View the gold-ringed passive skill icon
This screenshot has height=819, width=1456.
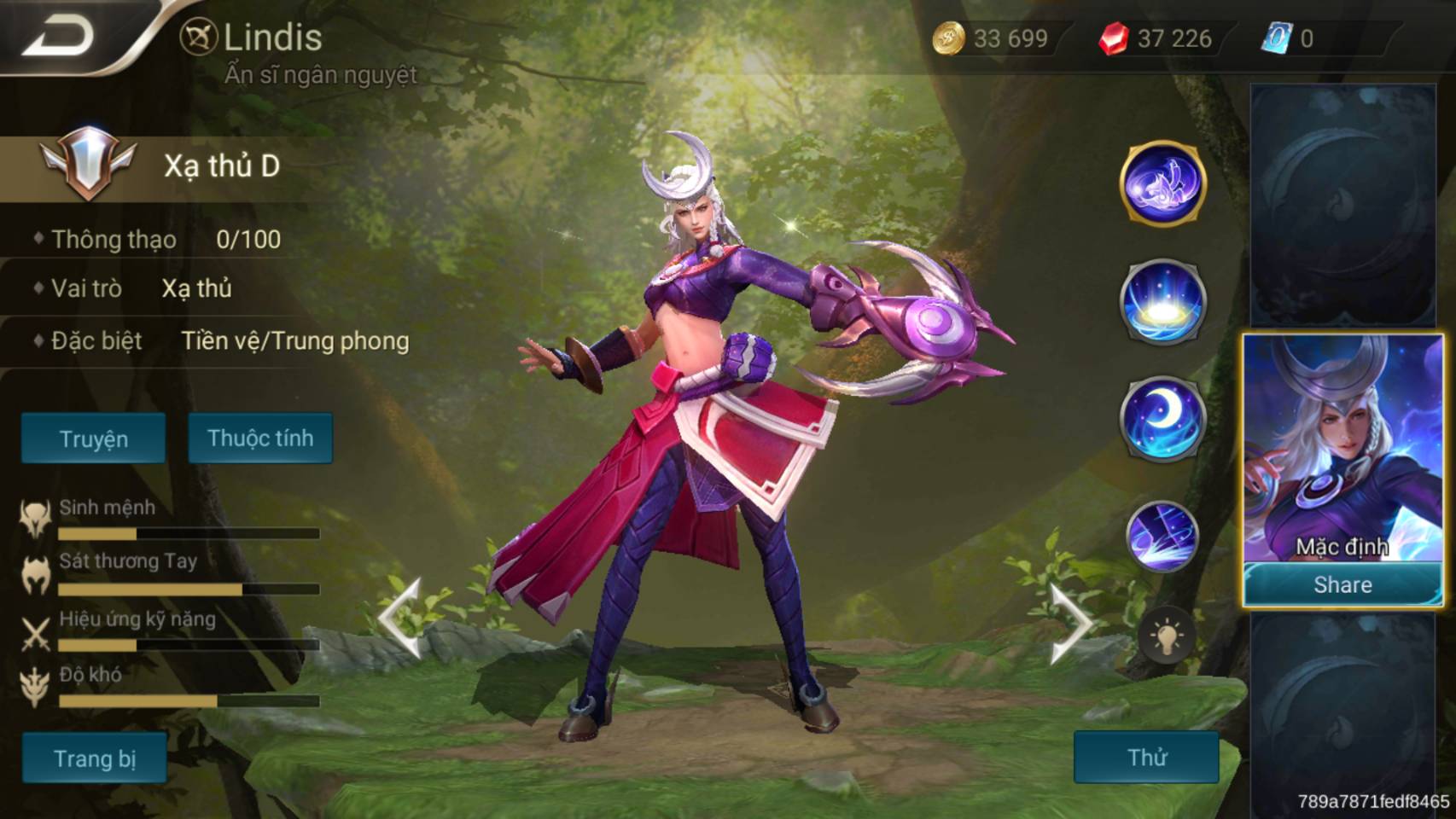click(1162, 183)
